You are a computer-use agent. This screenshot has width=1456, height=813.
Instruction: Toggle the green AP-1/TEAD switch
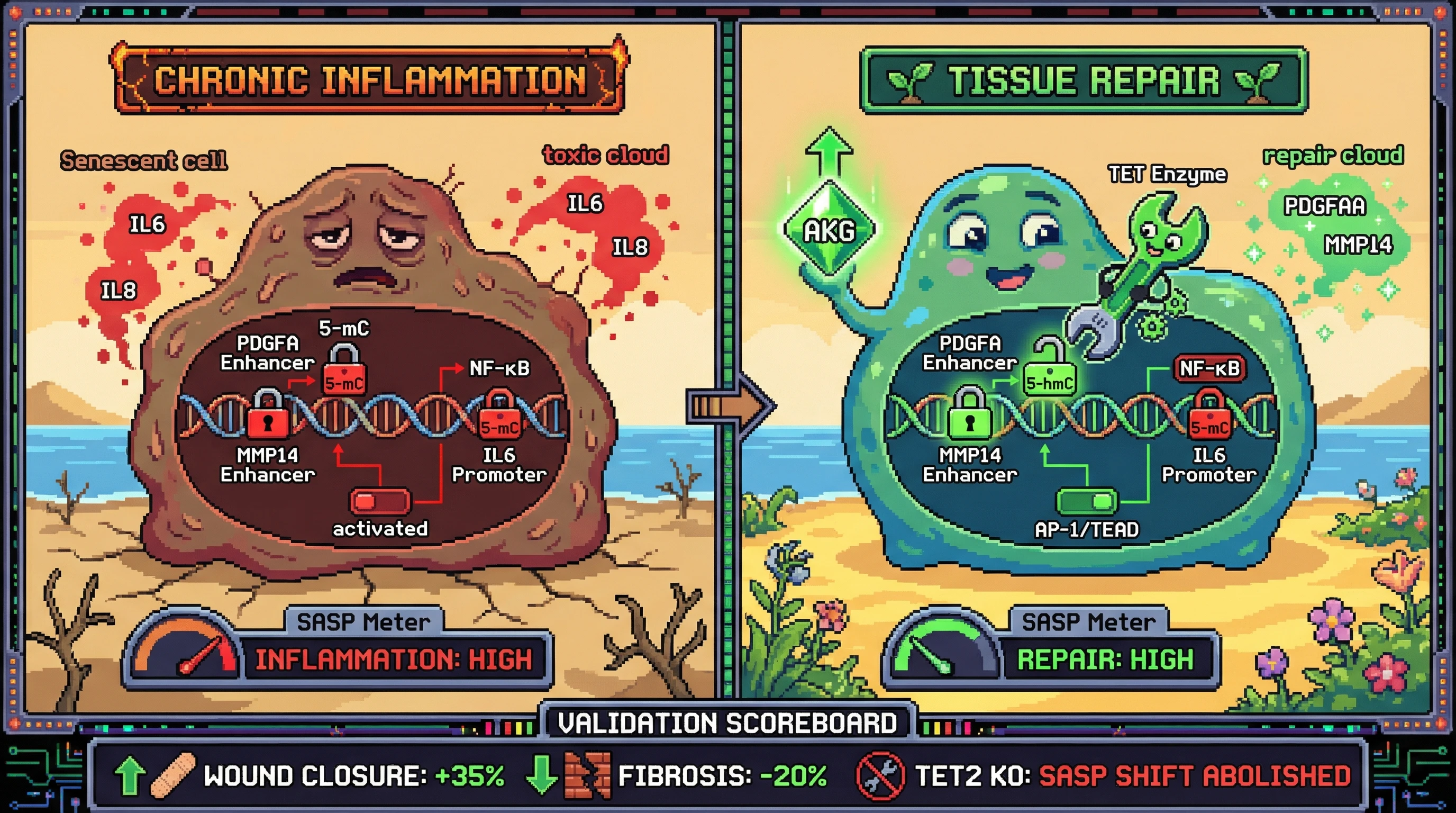[1086, 501]
